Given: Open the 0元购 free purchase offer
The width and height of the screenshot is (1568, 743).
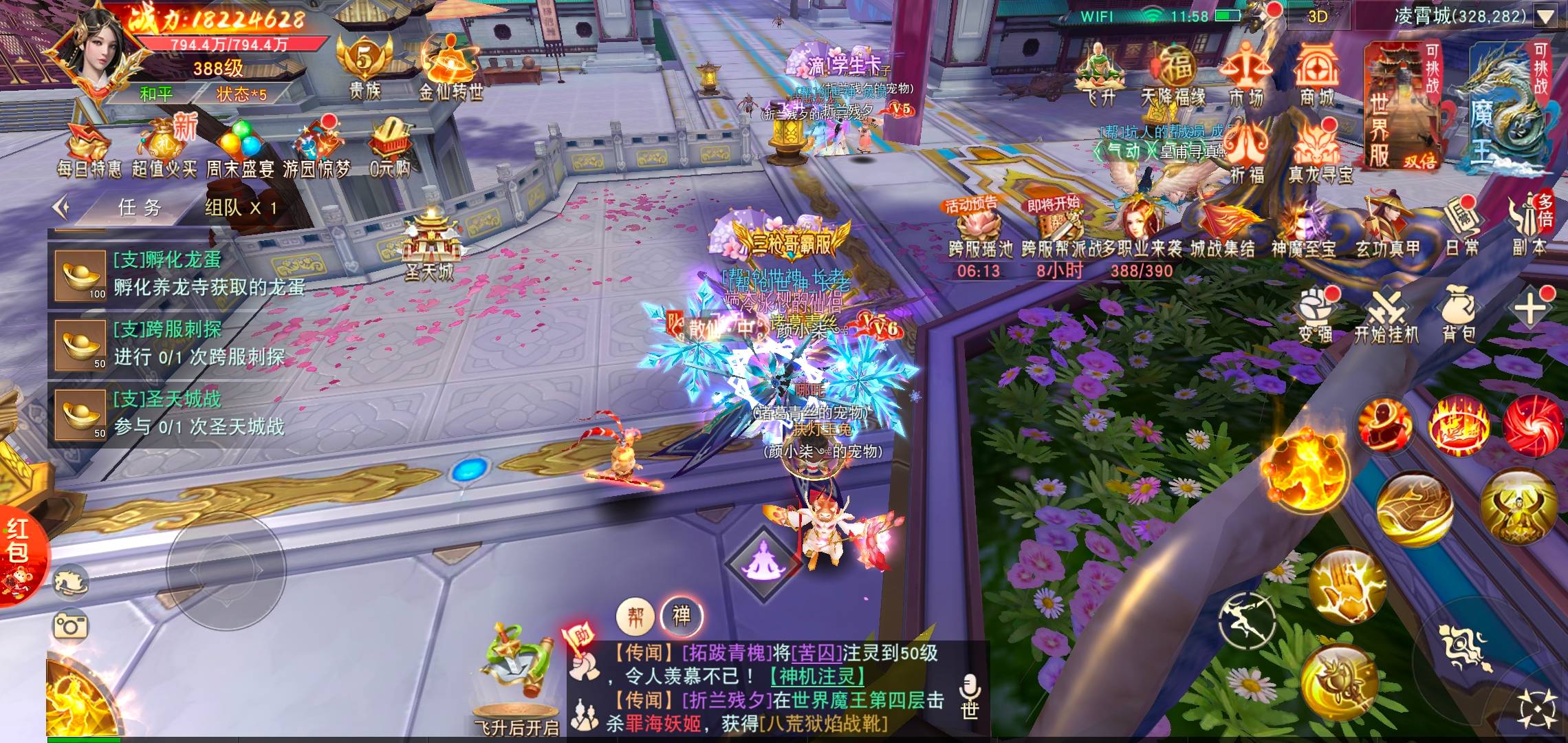Looking at the screenshot, I should (x=390, y=147).
